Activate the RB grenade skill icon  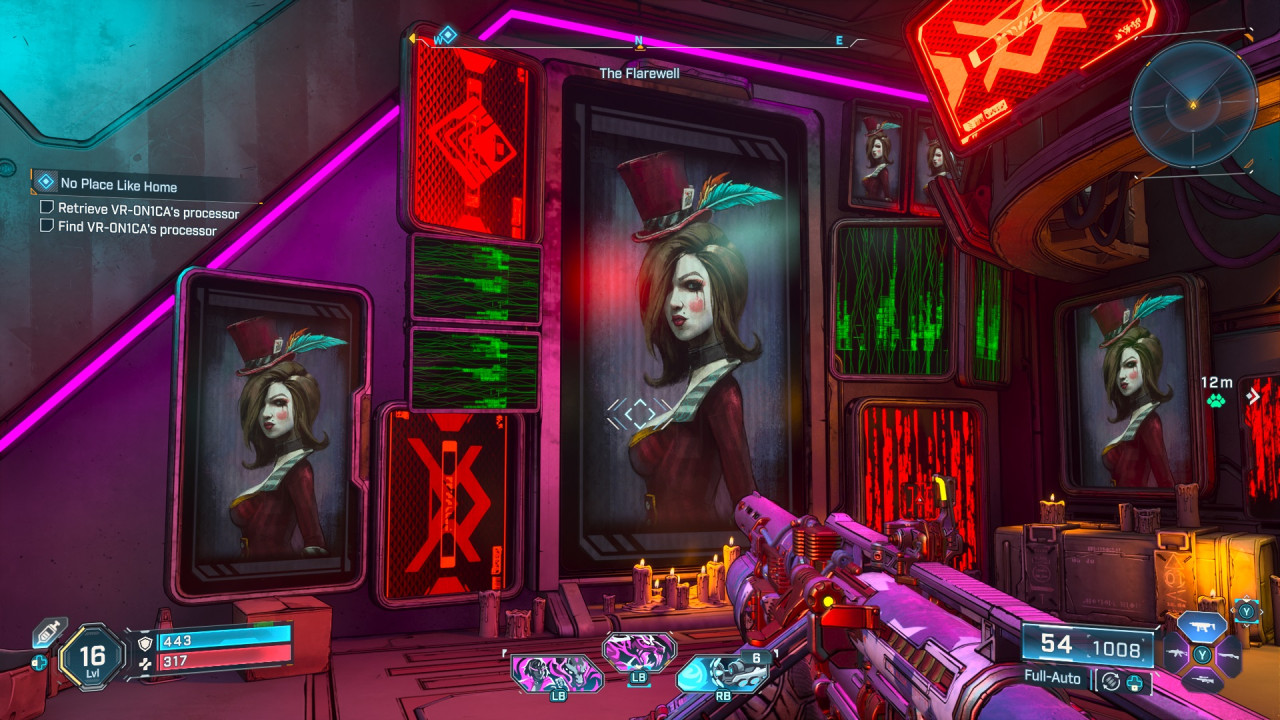point(723,672)
